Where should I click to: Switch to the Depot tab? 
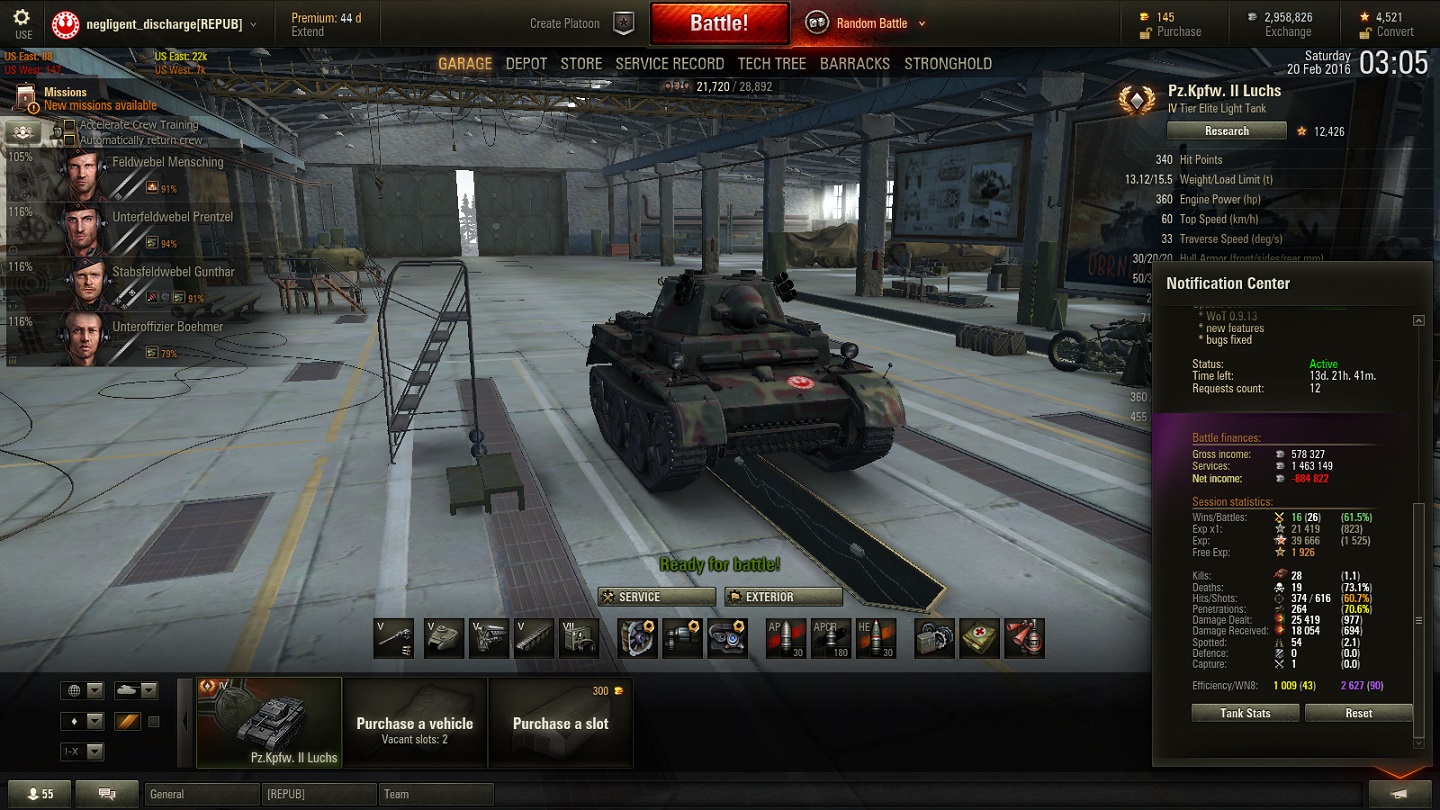(x=526, y=63)
